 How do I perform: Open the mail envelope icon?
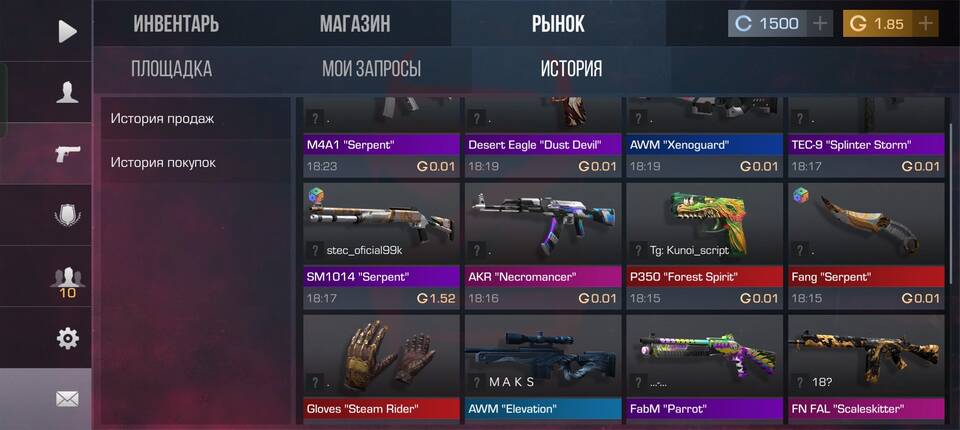66,399
